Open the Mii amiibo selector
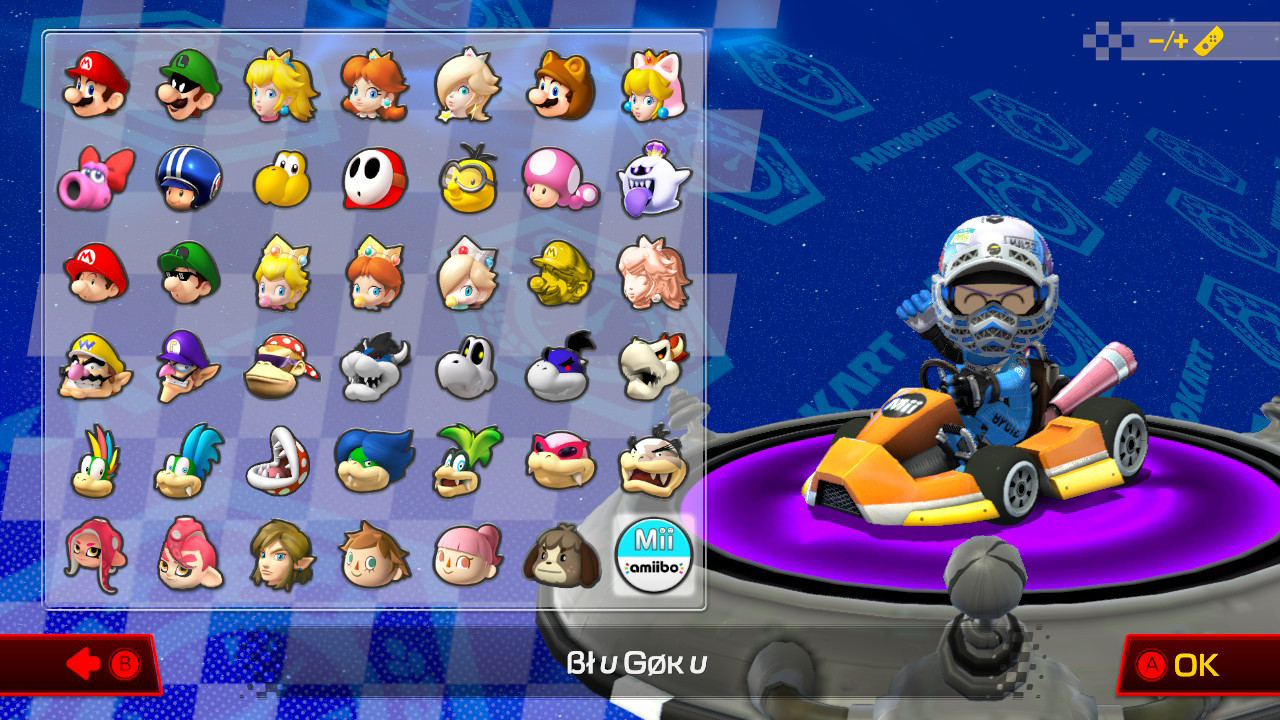This screenshot has height=720, width=1280. [652, 553]
